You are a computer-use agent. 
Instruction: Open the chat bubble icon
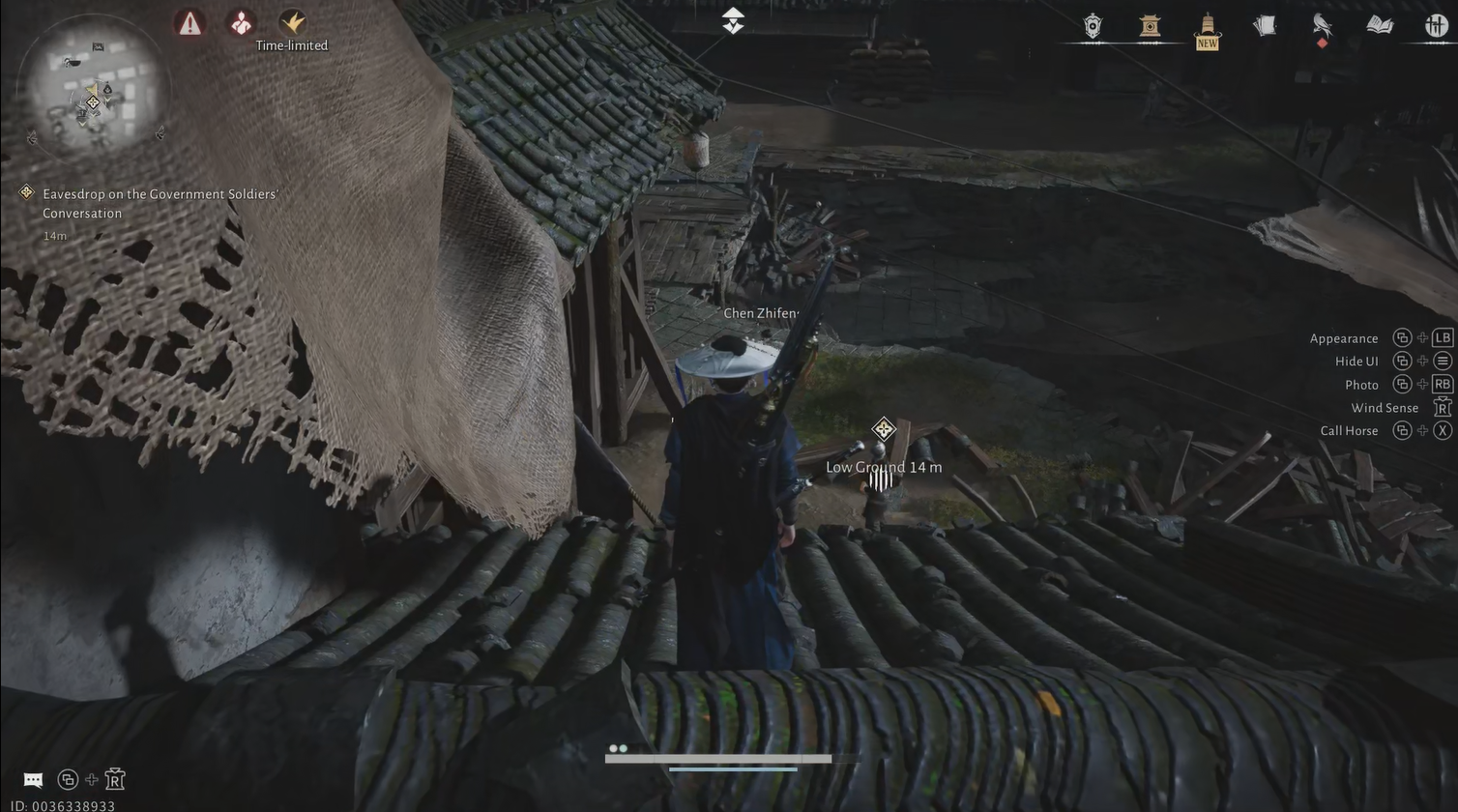tap(33, 780)
